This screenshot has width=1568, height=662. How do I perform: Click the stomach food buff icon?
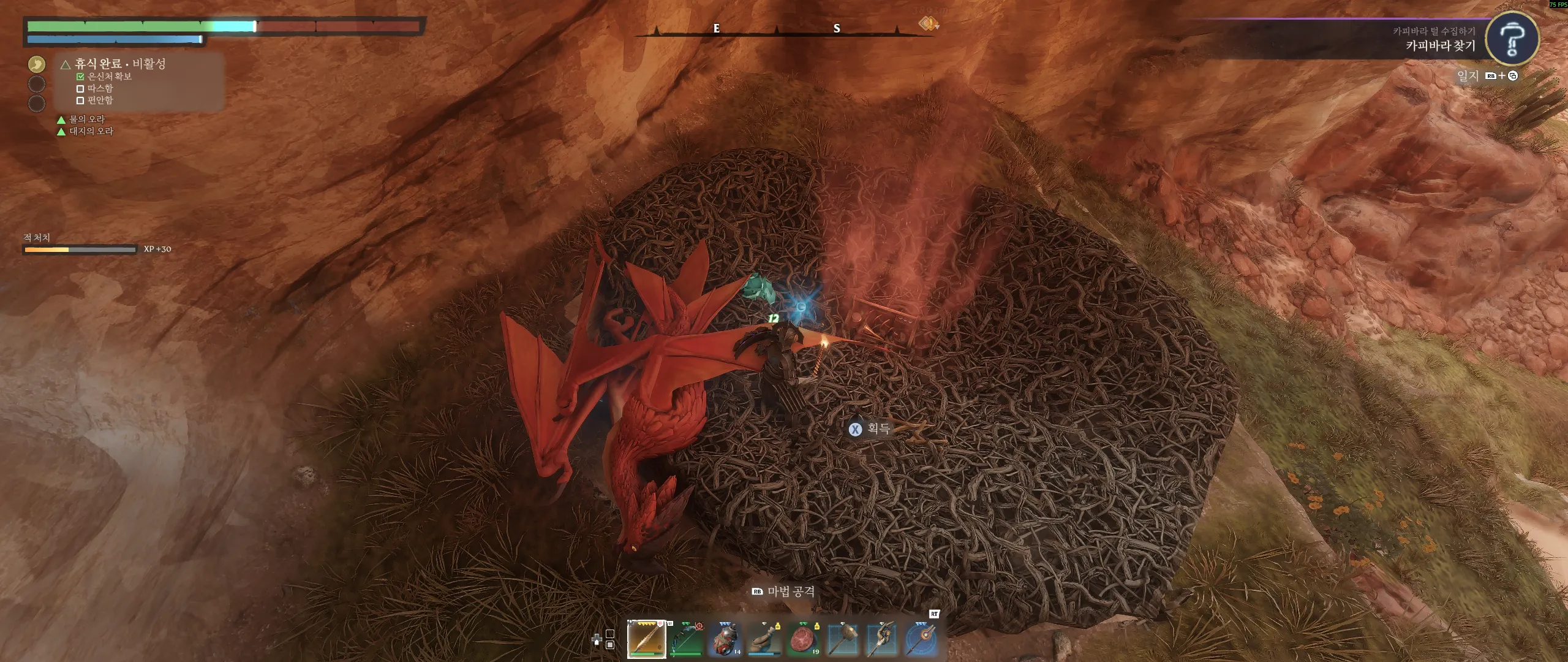coord(37,64)
